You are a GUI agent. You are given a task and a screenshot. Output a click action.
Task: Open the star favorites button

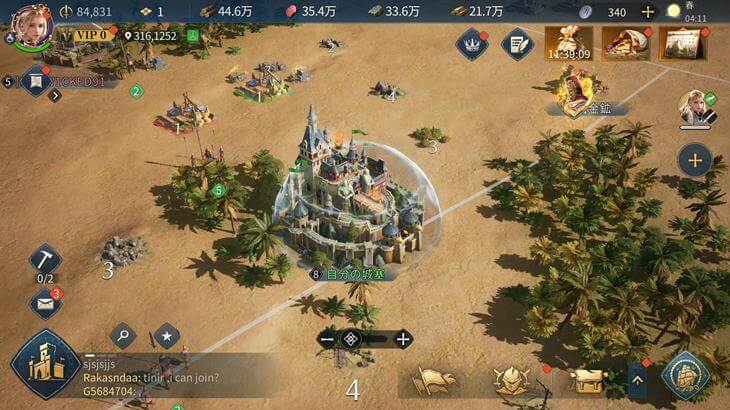pyautogui.click(x=166, y=335)
